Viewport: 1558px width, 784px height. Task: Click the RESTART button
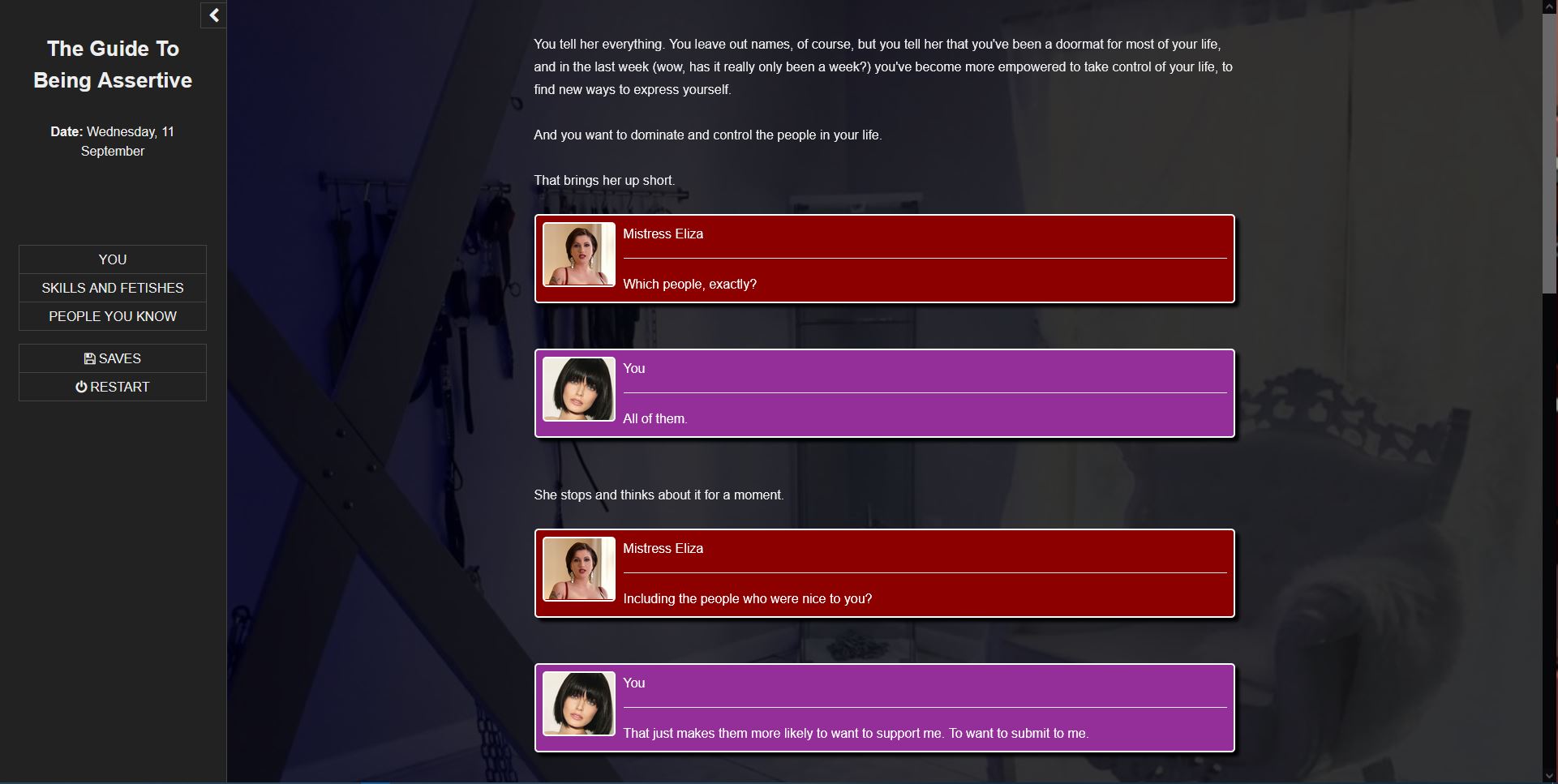tap(112, 387)
